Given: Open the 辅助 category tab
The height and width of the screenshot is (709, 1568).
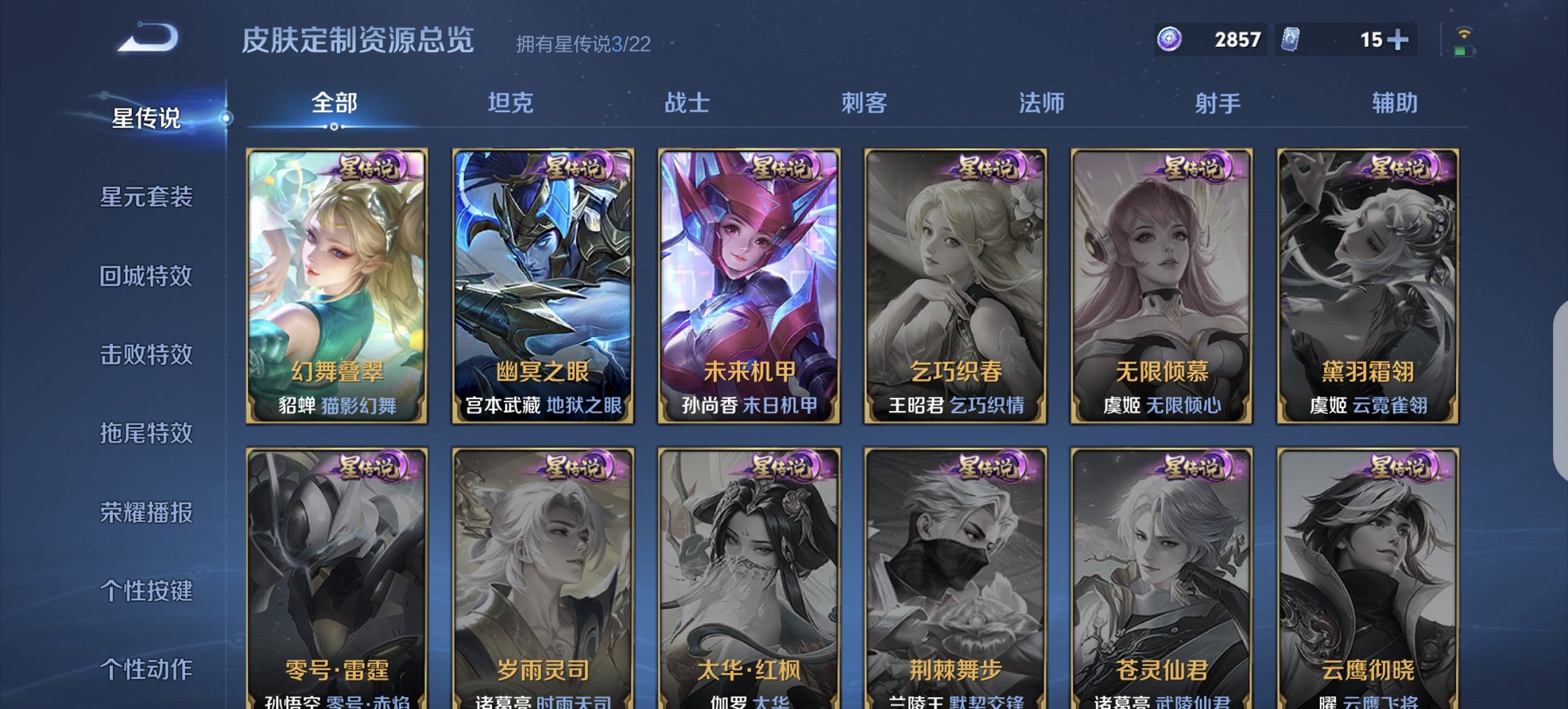Looking at the screenshot, I should tap(1394, 103).
